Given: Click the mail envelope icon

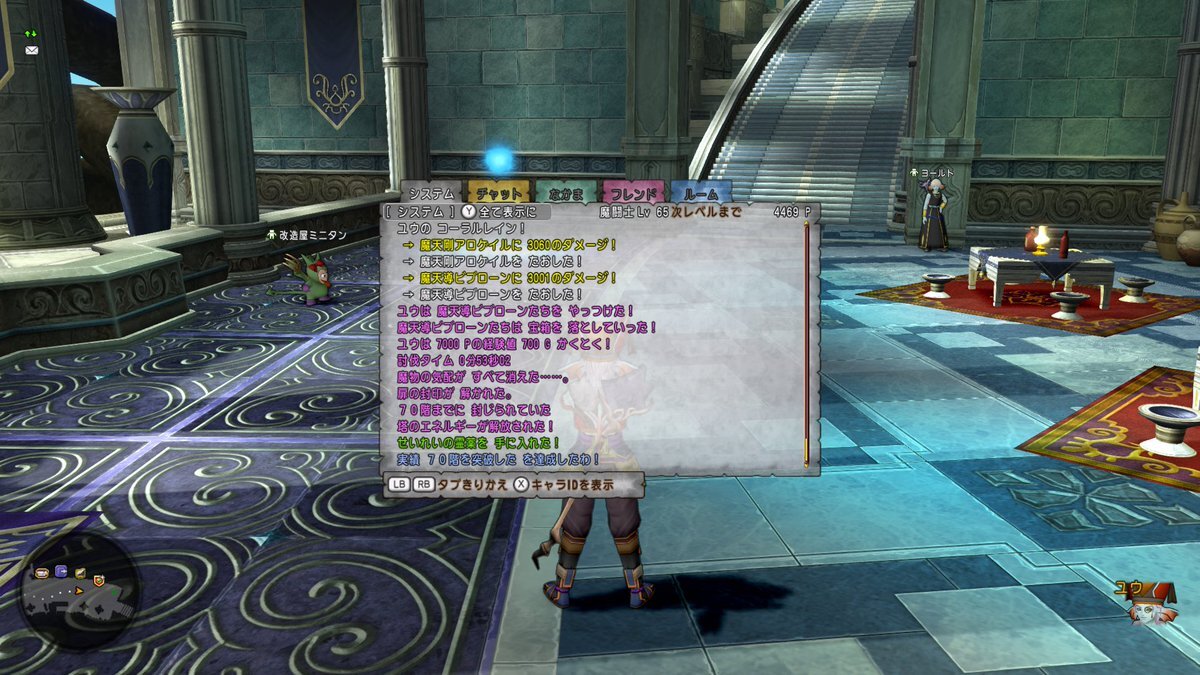Looking at the screenshot, I should click(31, 50).
